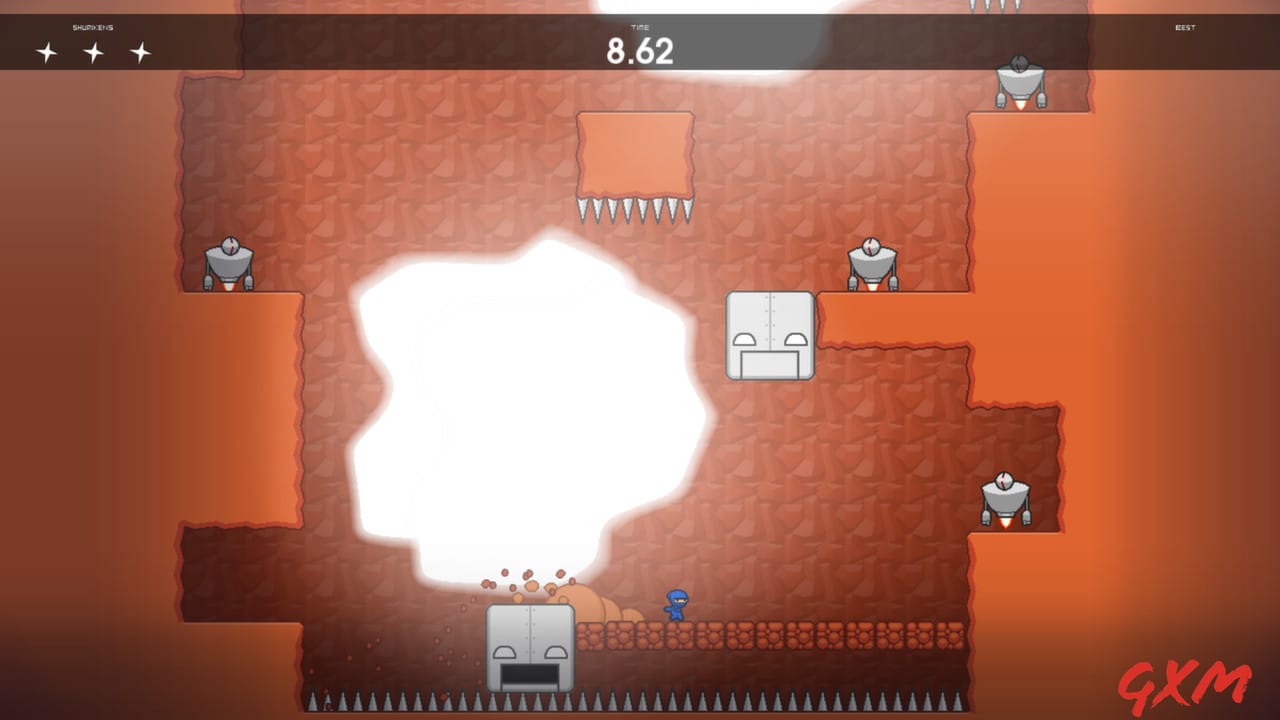This screenshot has width=1280, height=720.
Task: Select the middle shuriken icon
Action: (94, 50)
